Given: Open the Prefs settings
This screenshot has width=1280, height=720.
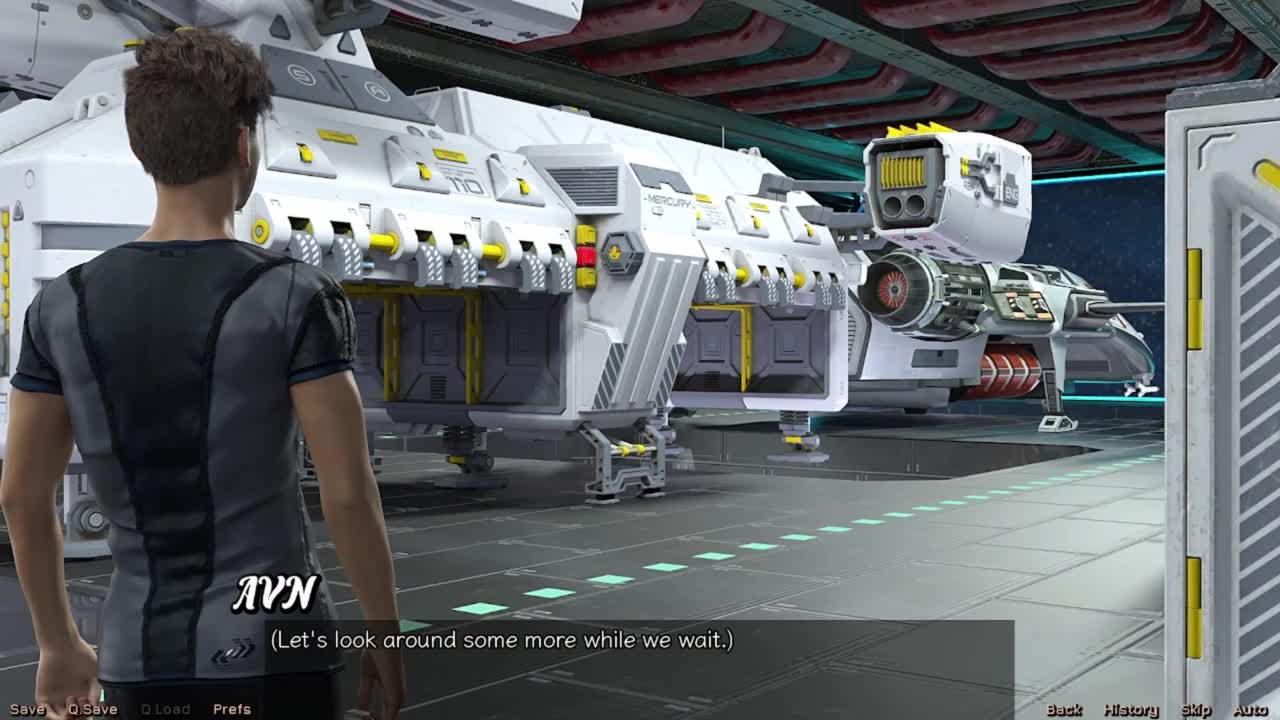Looking at the screenshot, I should pyautogui.click(x=232, y=709).
